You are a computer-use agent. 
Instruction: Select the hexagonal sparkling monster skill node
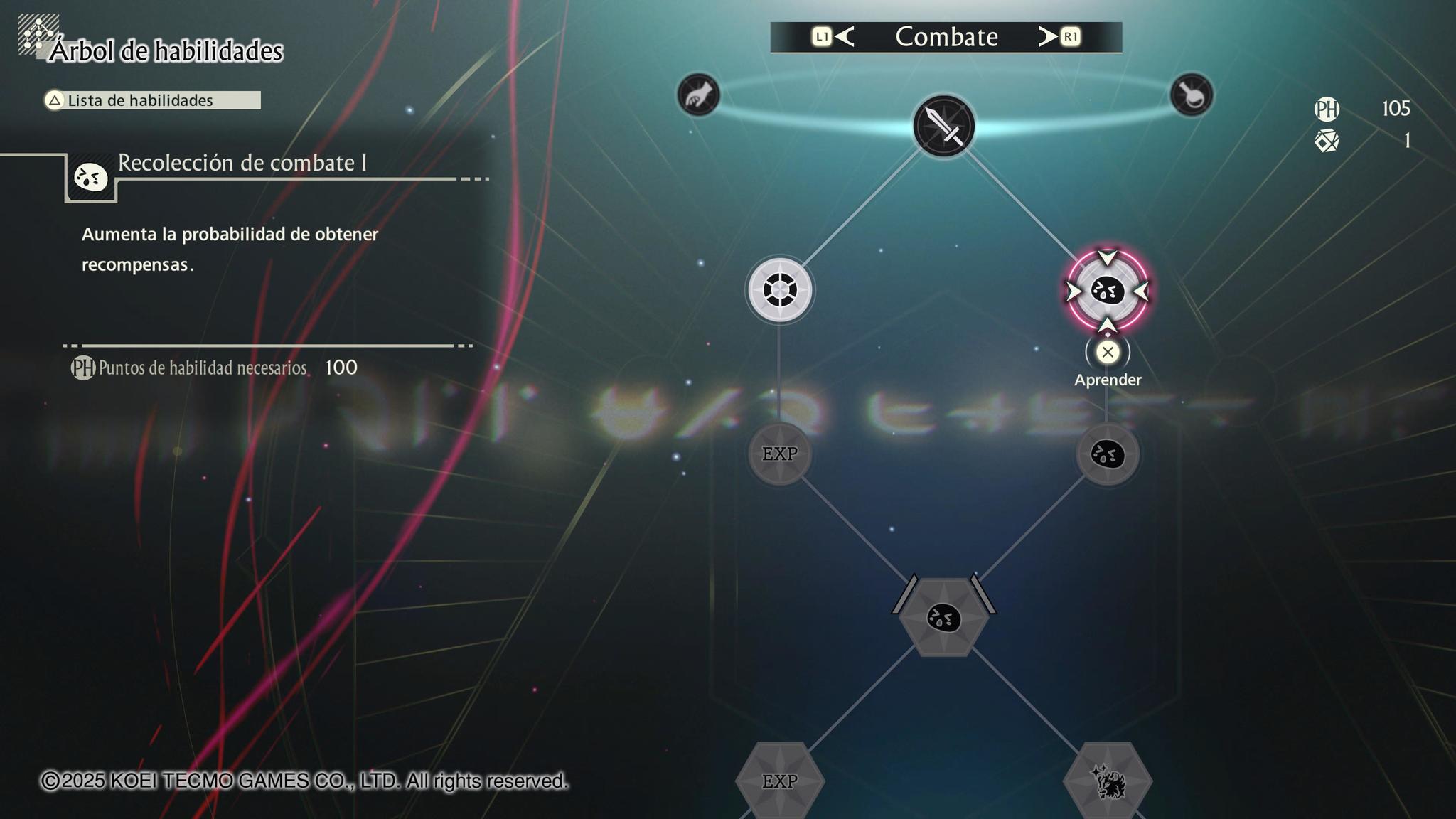(1107, 781)
